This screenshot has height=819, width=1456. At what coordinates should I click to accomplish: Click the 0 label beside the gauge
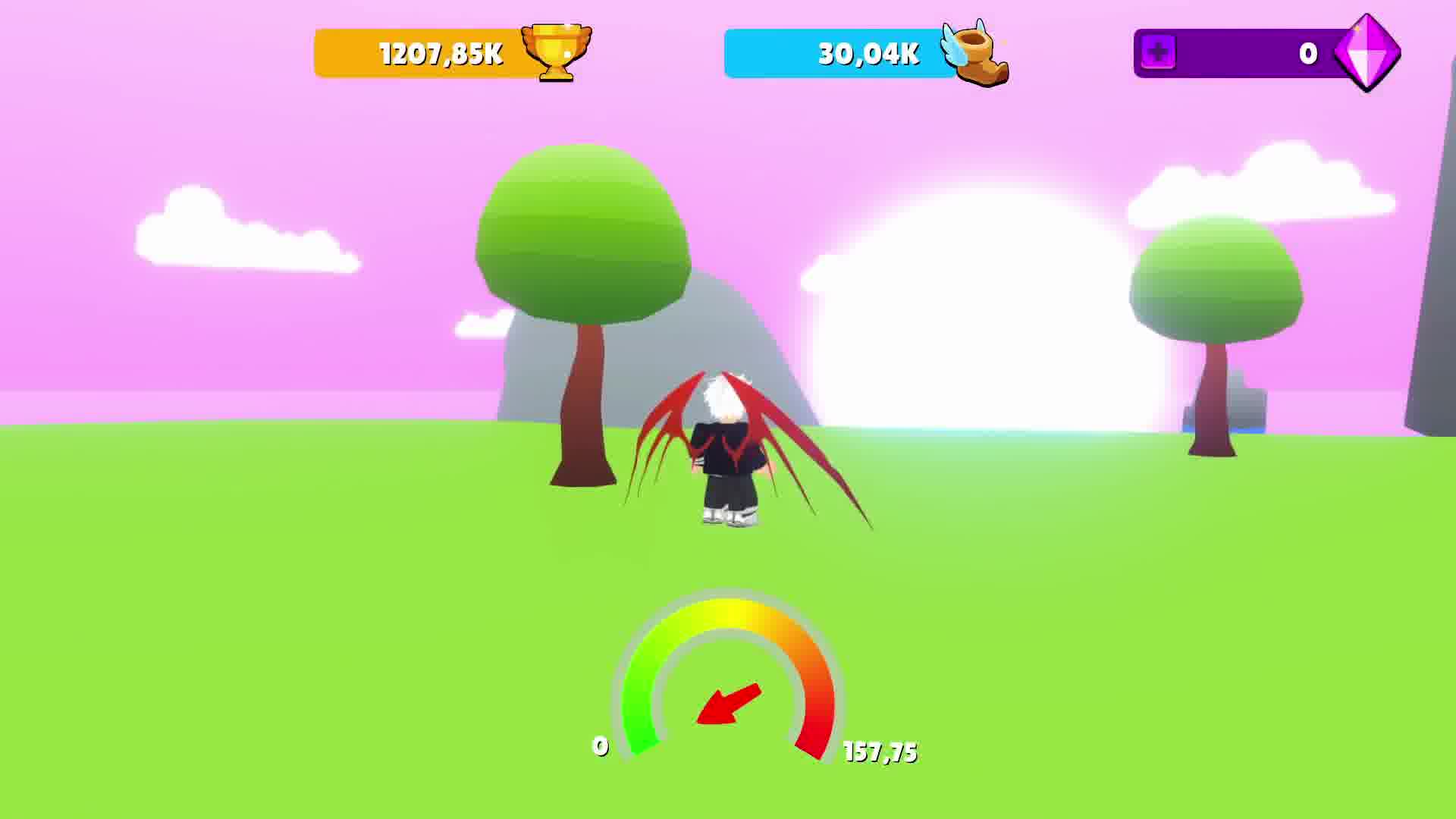(601, 747)
